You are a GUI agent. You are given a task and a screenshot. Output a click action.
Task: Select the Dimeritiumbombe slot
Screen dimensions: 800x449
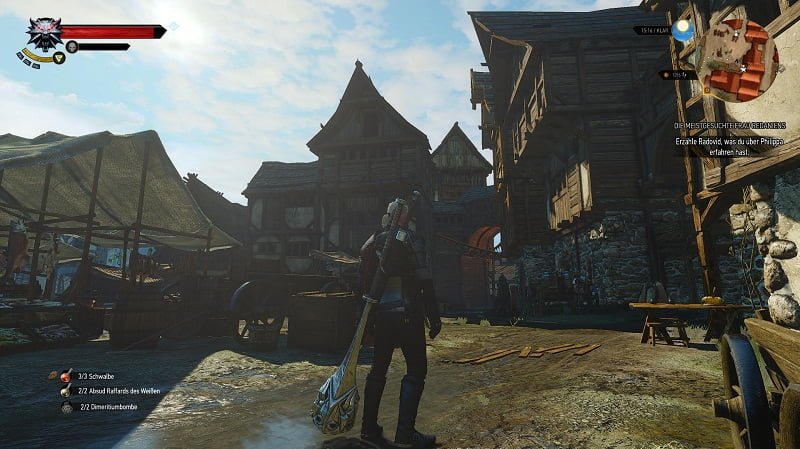pyautogui.click(x=67, y=408)
